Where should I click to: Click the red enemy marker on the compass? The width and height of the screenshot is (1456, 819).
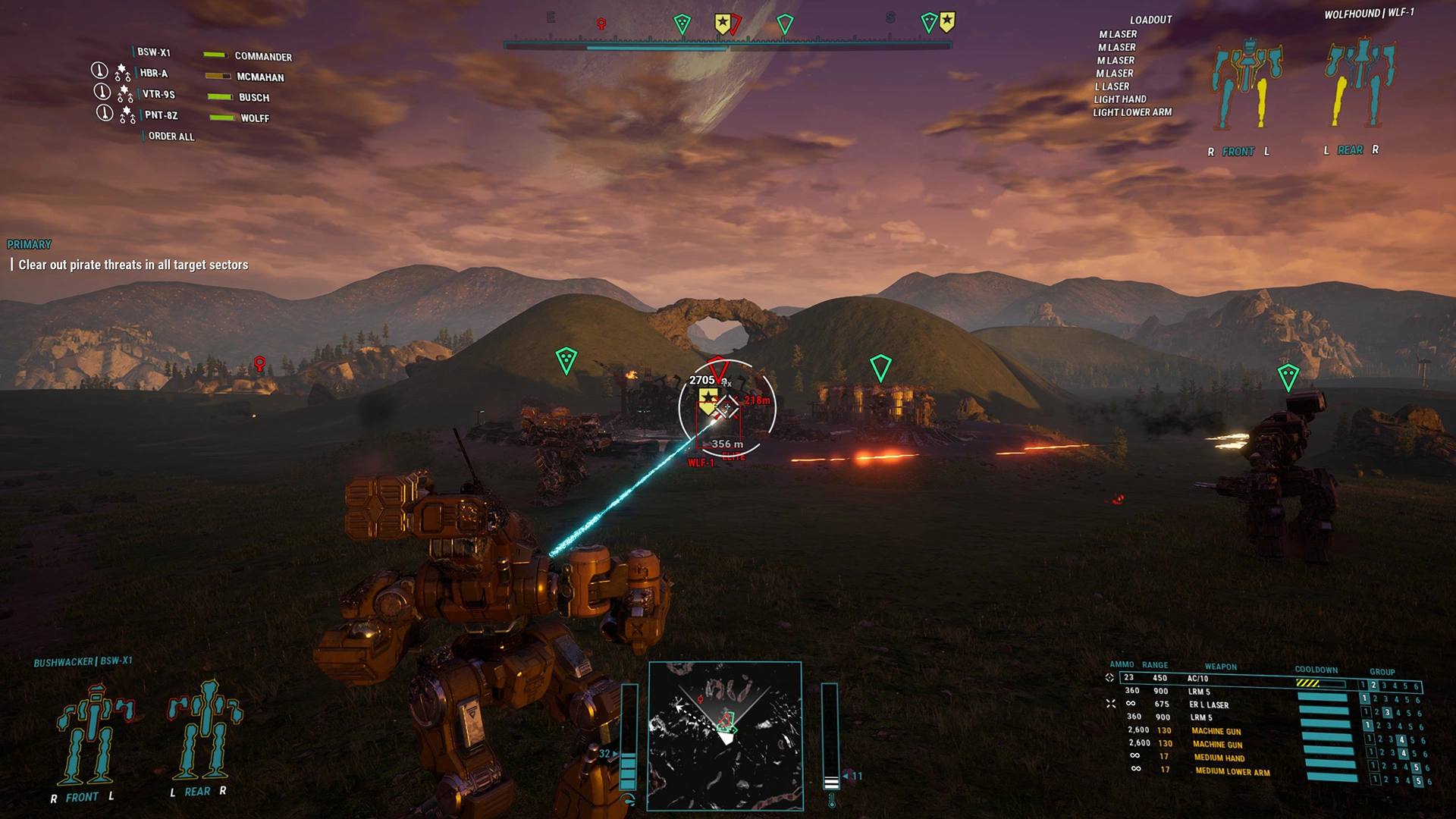click(601, 24)
